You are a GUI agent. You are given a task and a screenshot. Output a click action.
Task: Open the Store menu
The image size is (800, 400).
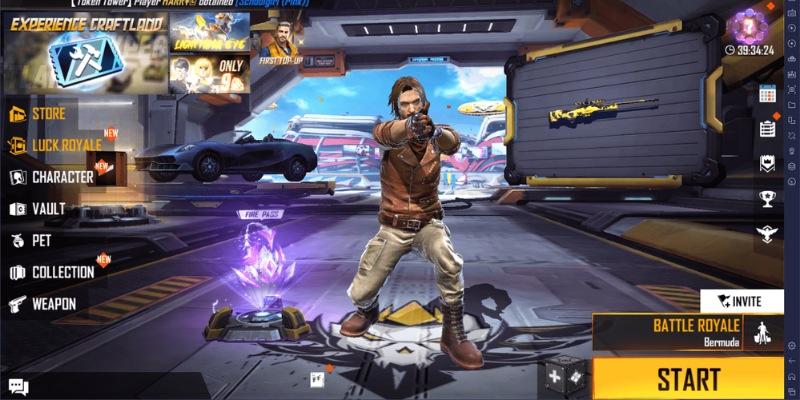click(48, 113)
